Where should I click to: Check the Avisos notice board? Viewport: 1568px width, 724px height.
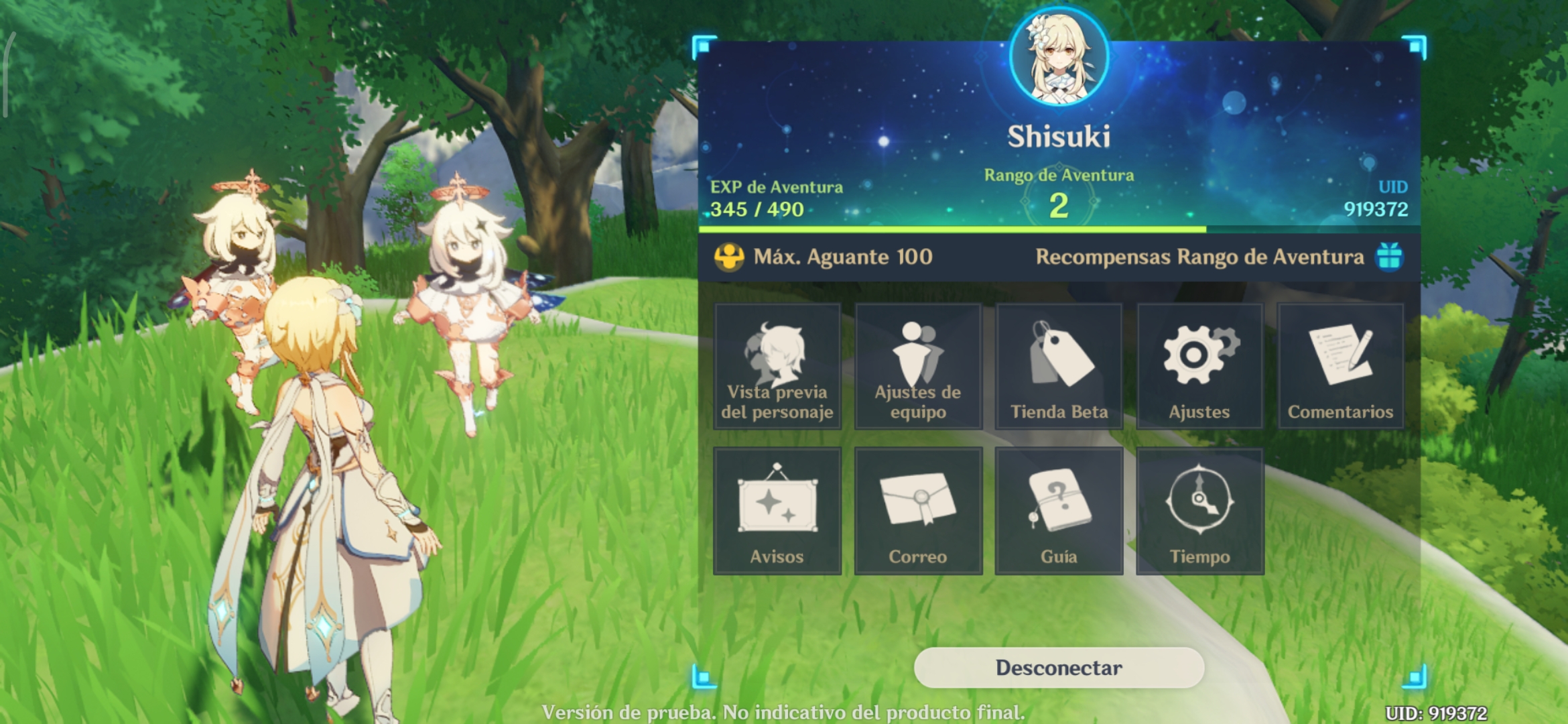click(777, 511)
